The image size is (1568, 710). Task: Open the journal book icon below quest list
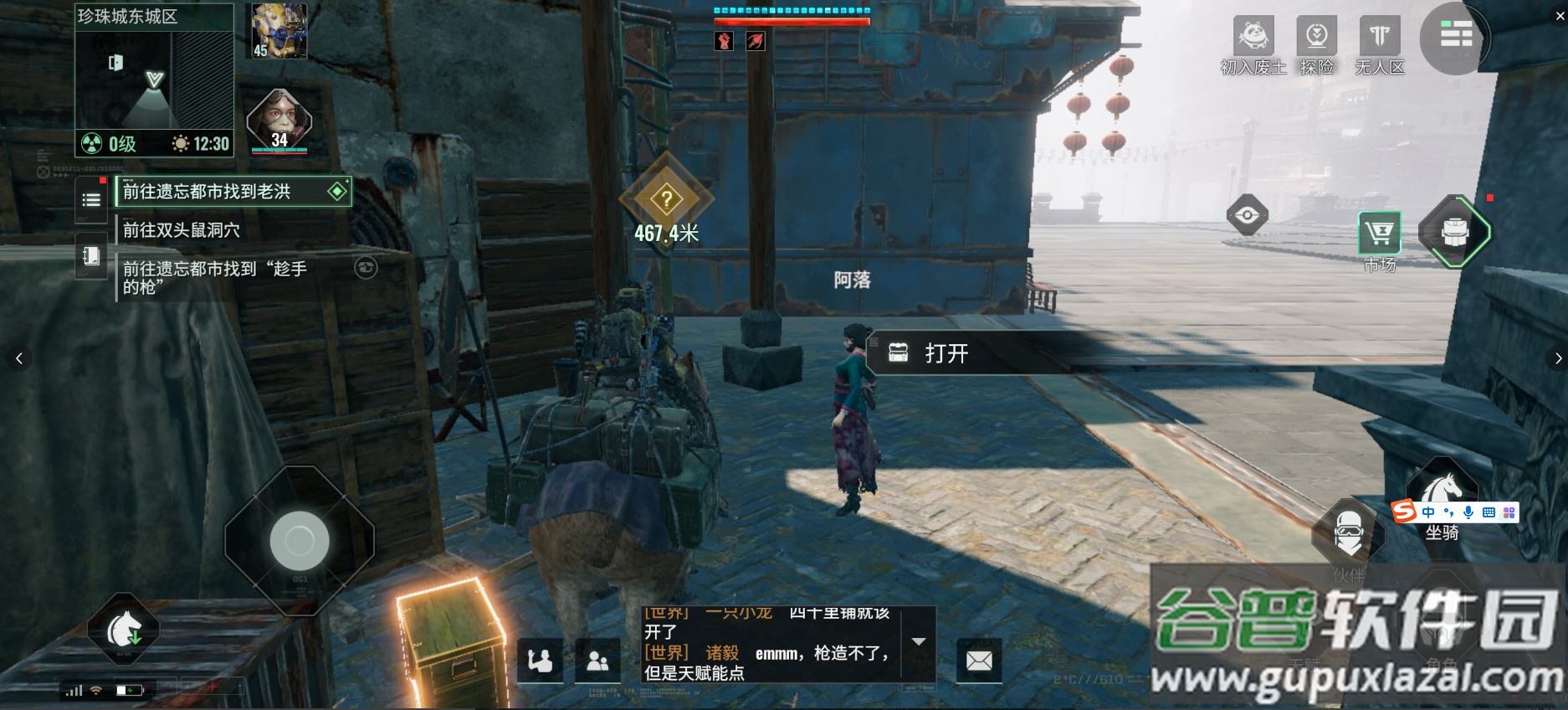point(91,255)
